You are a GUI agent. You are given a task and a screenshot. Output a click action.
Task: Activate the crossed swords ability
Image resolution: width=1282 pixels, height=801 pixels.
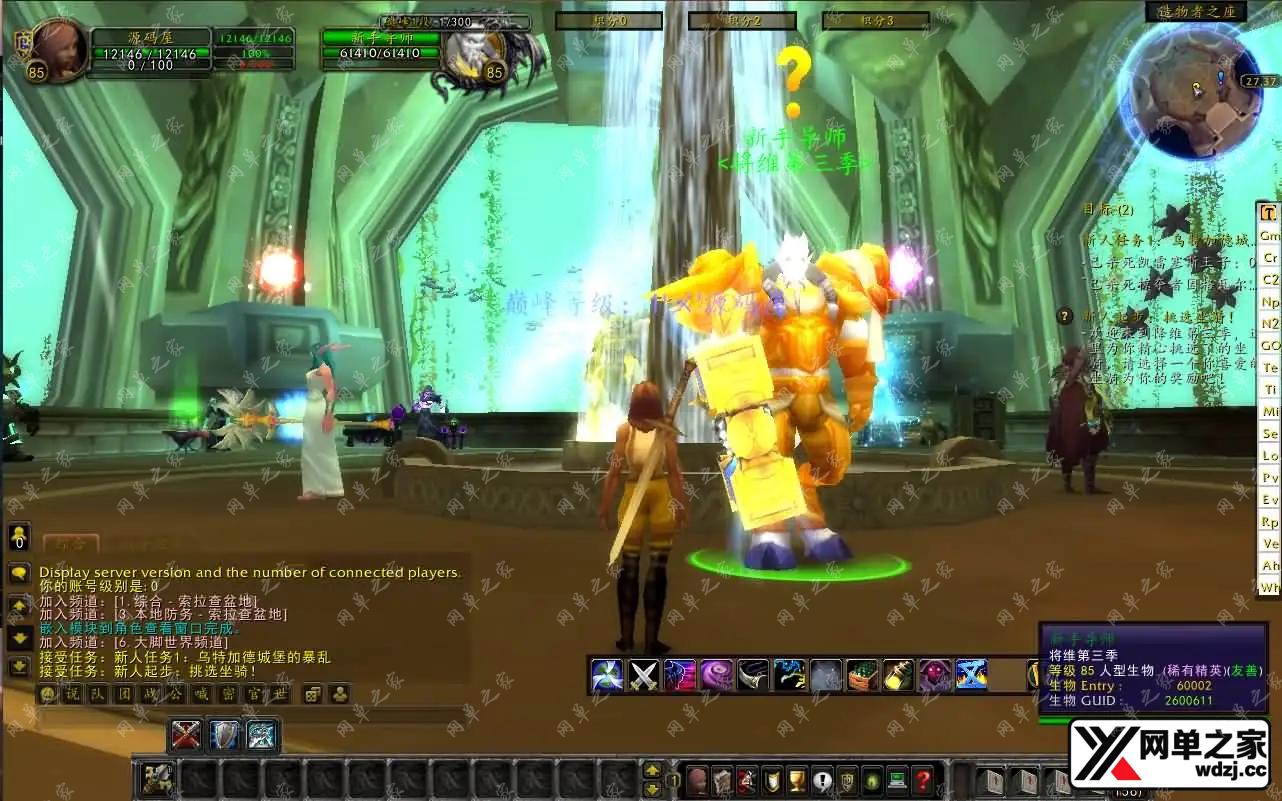point(643,676)
